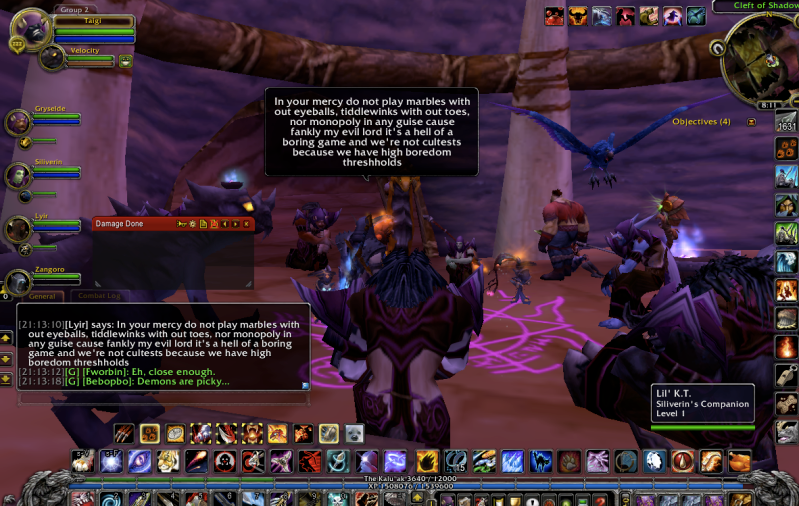Click the minimap clock showing 8:11
This screenshot has width=799, height=506.
tap(768, 104)
